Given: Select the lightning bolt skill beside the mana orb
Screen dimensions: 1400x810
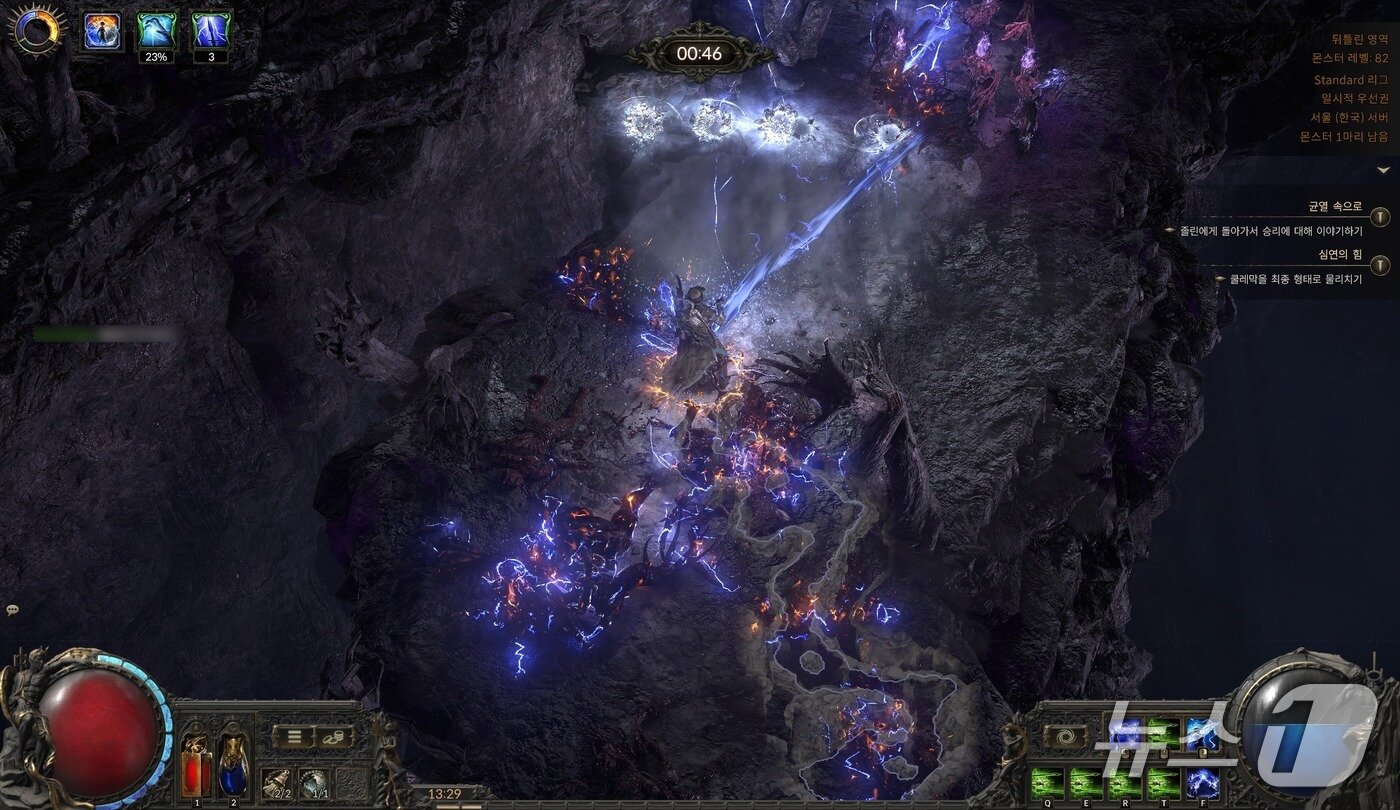Looking at the screenshot, I should click(1202, 735).
